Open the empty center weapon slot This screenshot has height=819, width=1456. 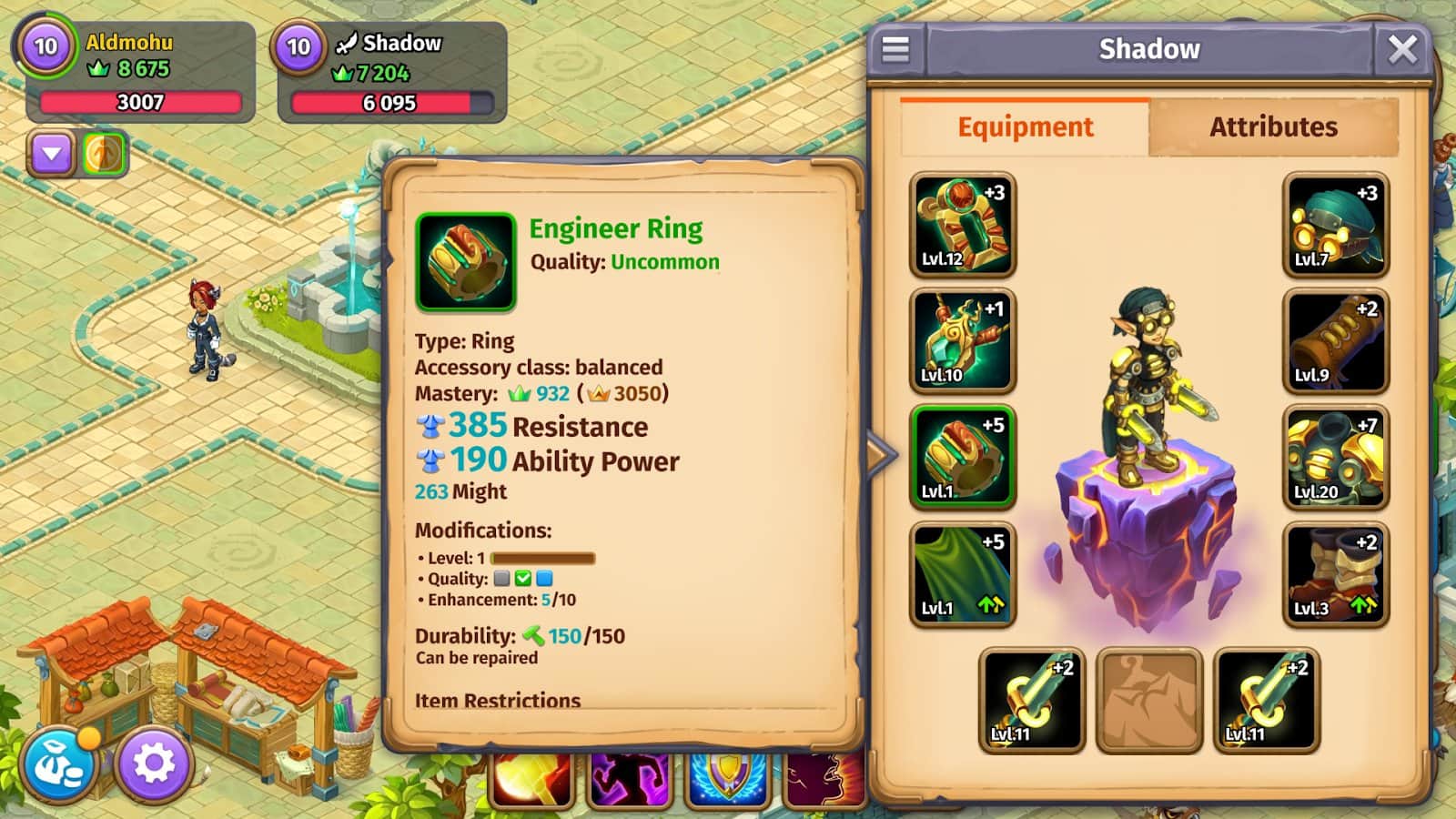click(x=1148, y=700)
